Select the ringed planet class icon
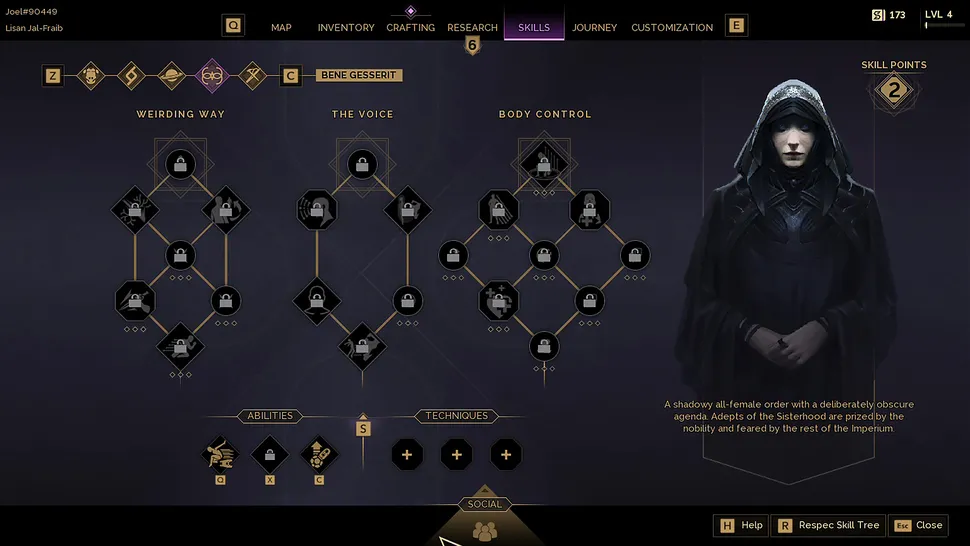This screenshot has width=970, height=546. [x=172, y=75]
